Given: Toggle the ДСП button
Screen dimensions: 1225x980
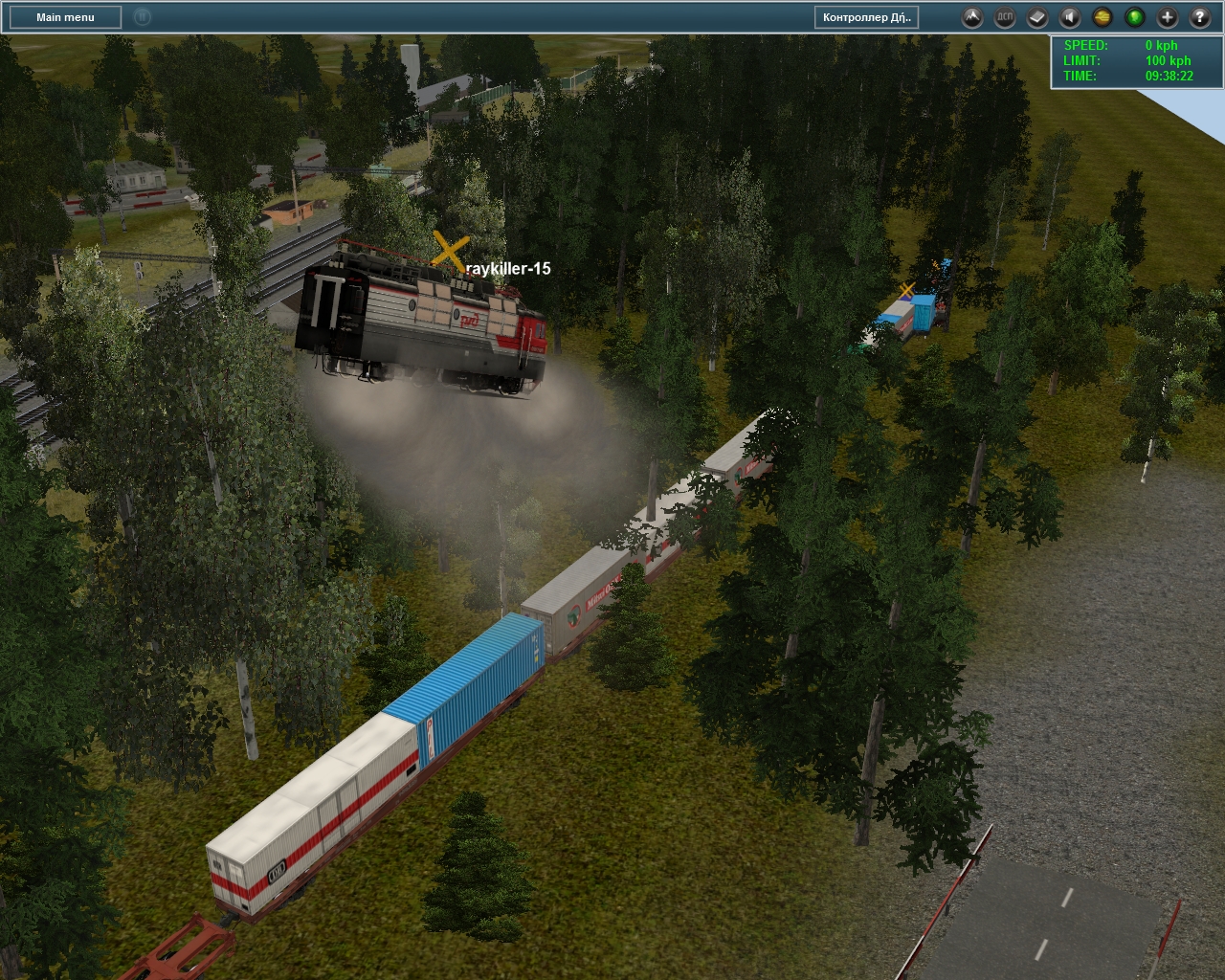Looking at the screenshot, I should click(x=1005, y=17).
